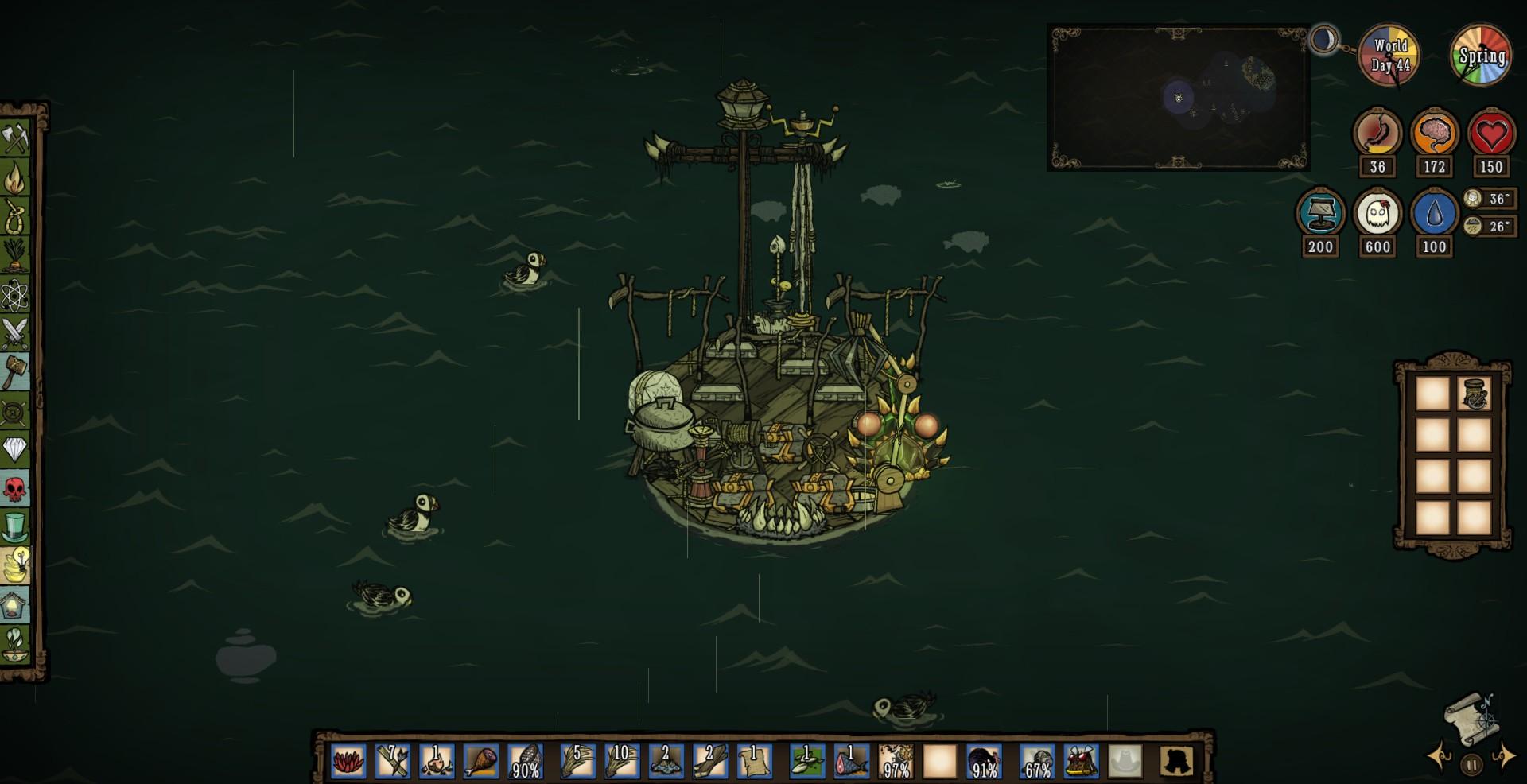Open the Tools crafting tab
Viewport: 1527px width, 784px height.
click(15, 139)
